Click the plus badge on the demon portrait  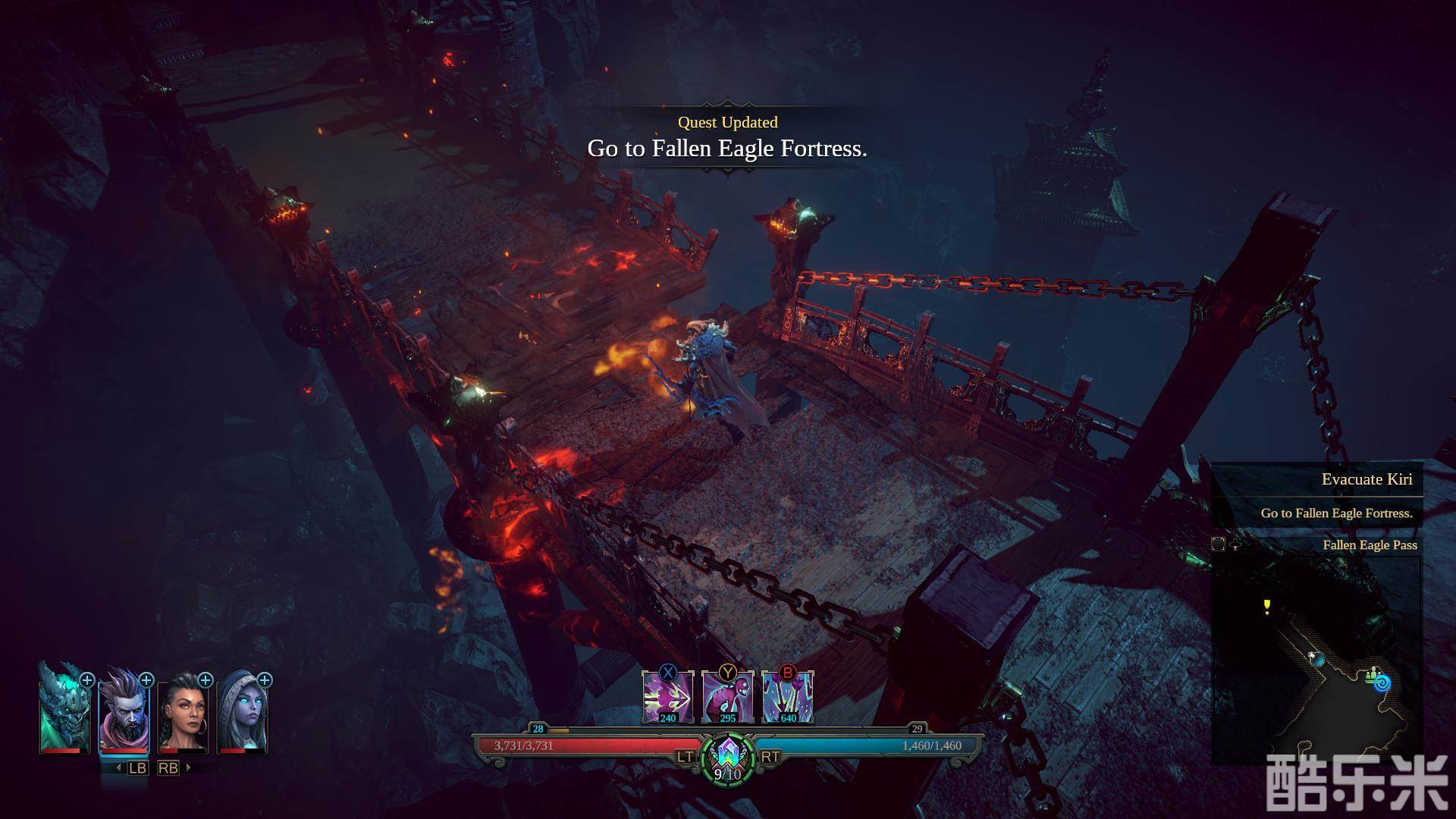[87, 680]
